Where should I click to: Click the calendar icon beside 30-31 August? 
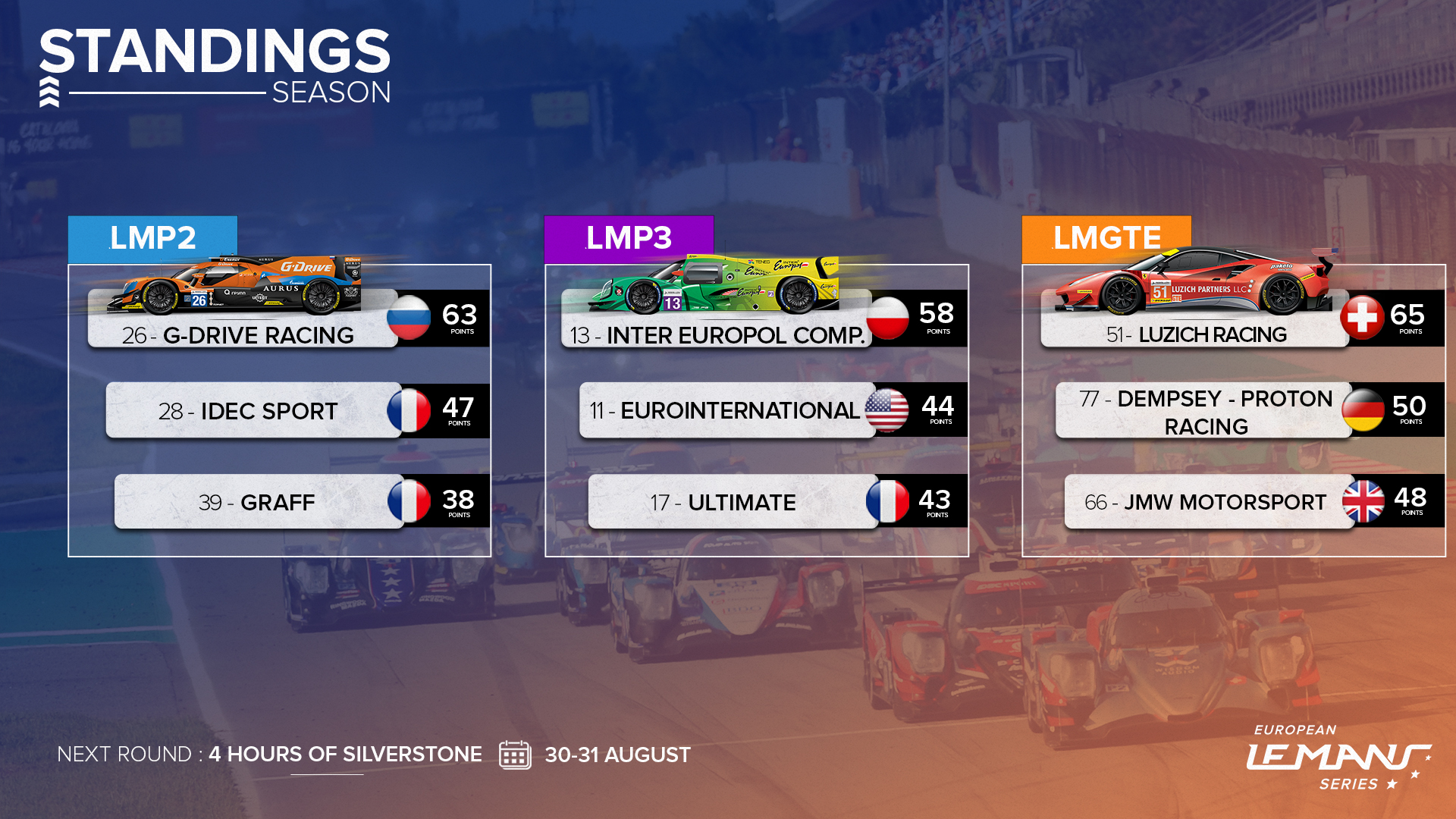click(x=515, y=755)
